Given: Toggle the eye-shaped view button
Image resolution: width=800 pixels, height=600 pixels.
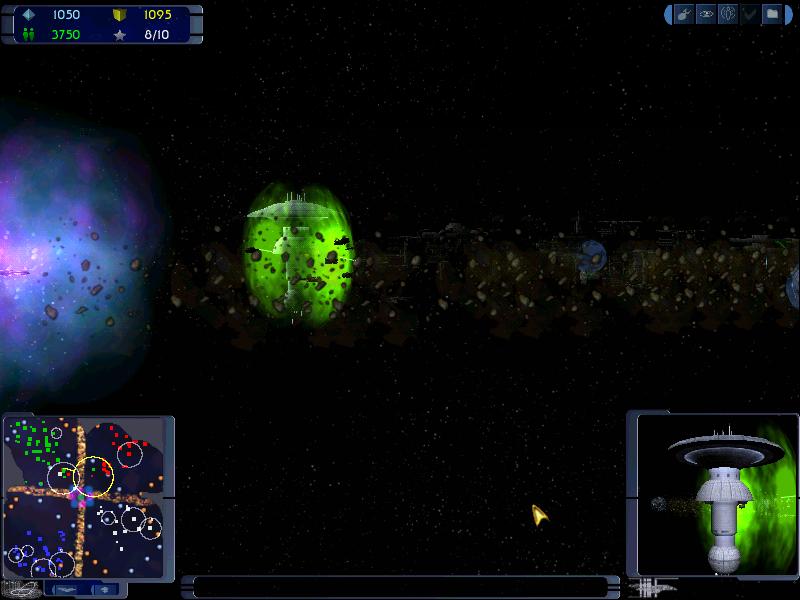Looking at the screenshot, I should pos(706,15).
